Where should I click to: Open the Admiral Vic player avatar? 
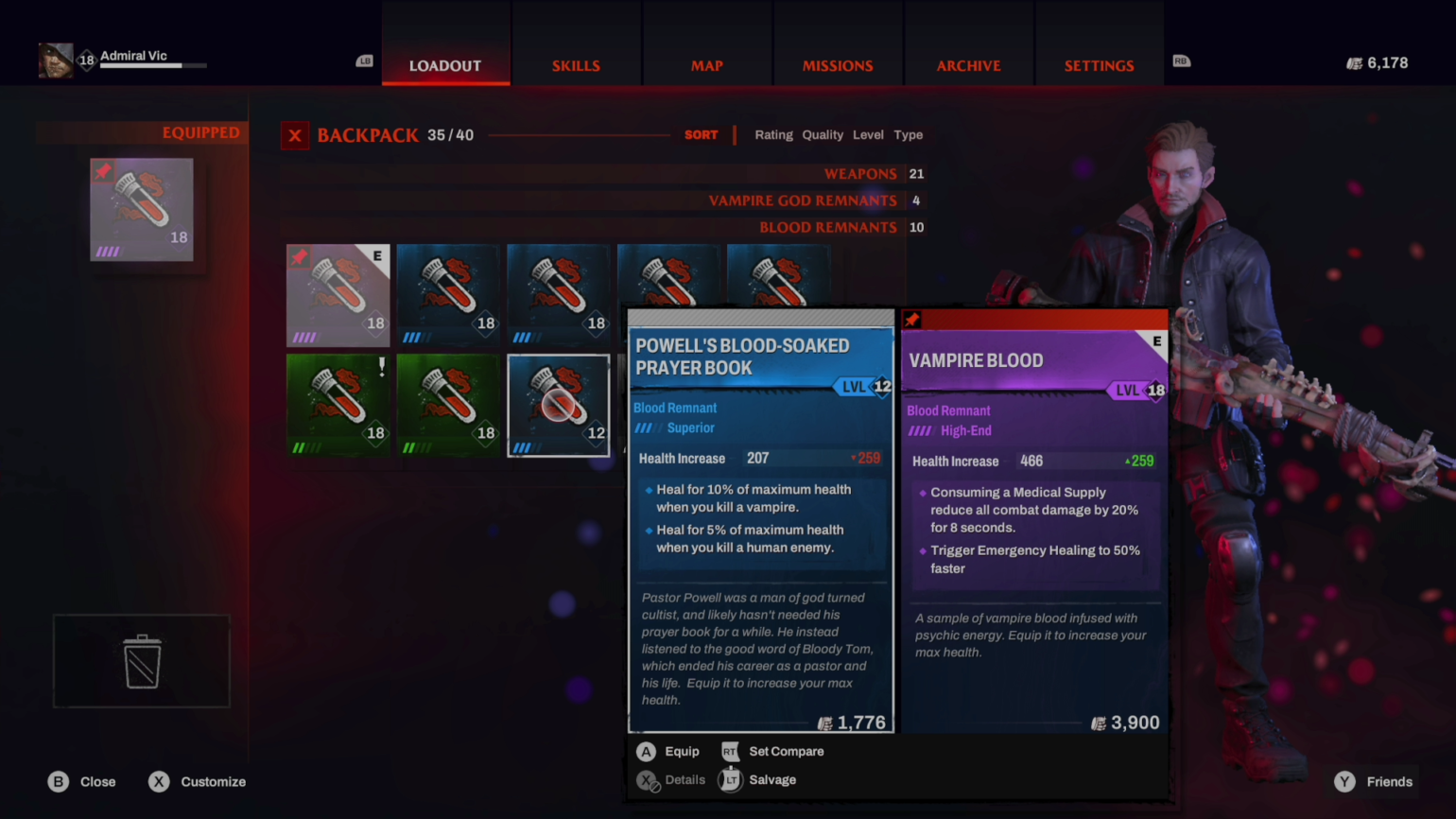tap(55, 59)
